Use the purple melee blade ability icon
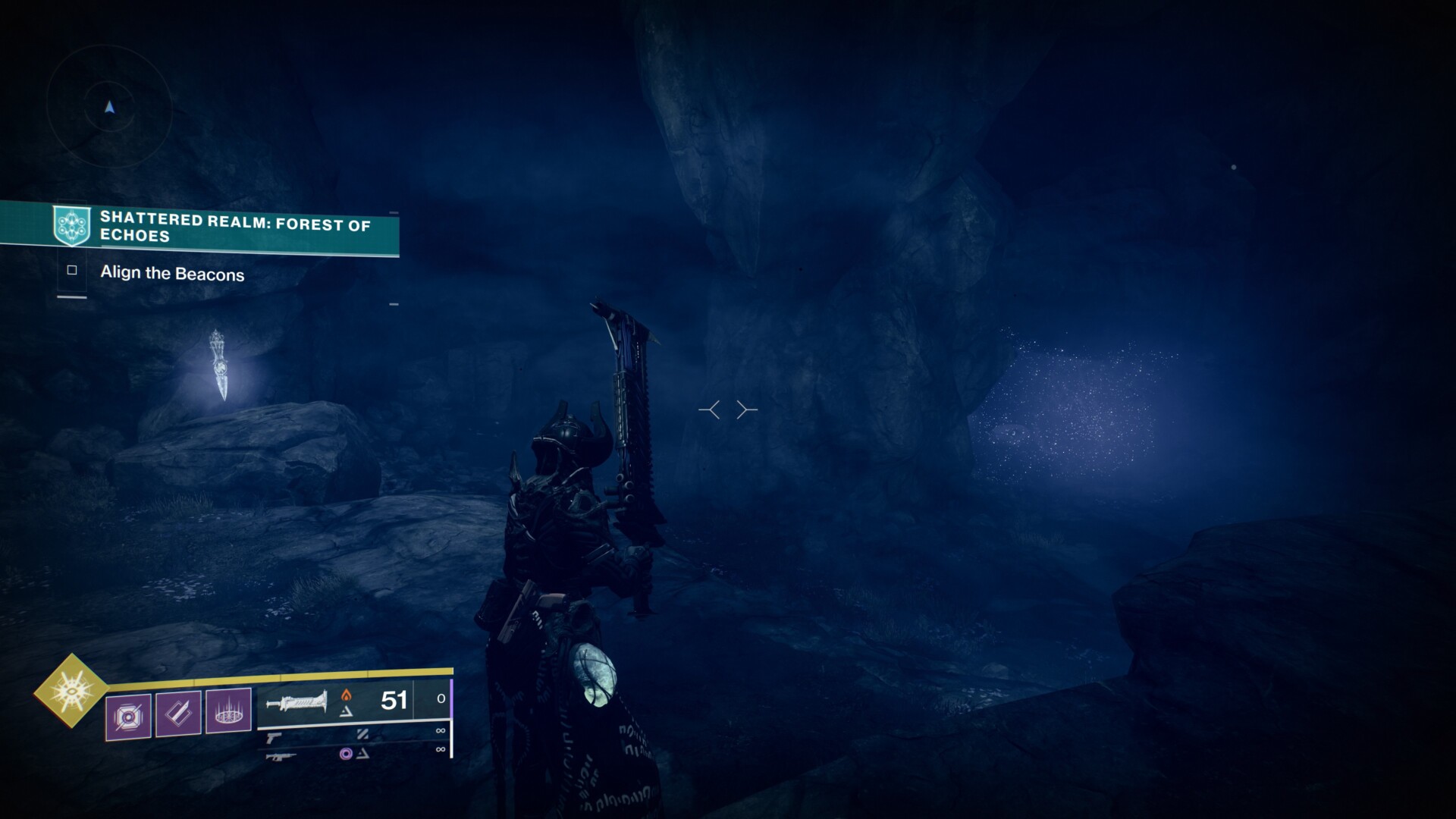Screen dimensions: 1456x819 (178, 713)
